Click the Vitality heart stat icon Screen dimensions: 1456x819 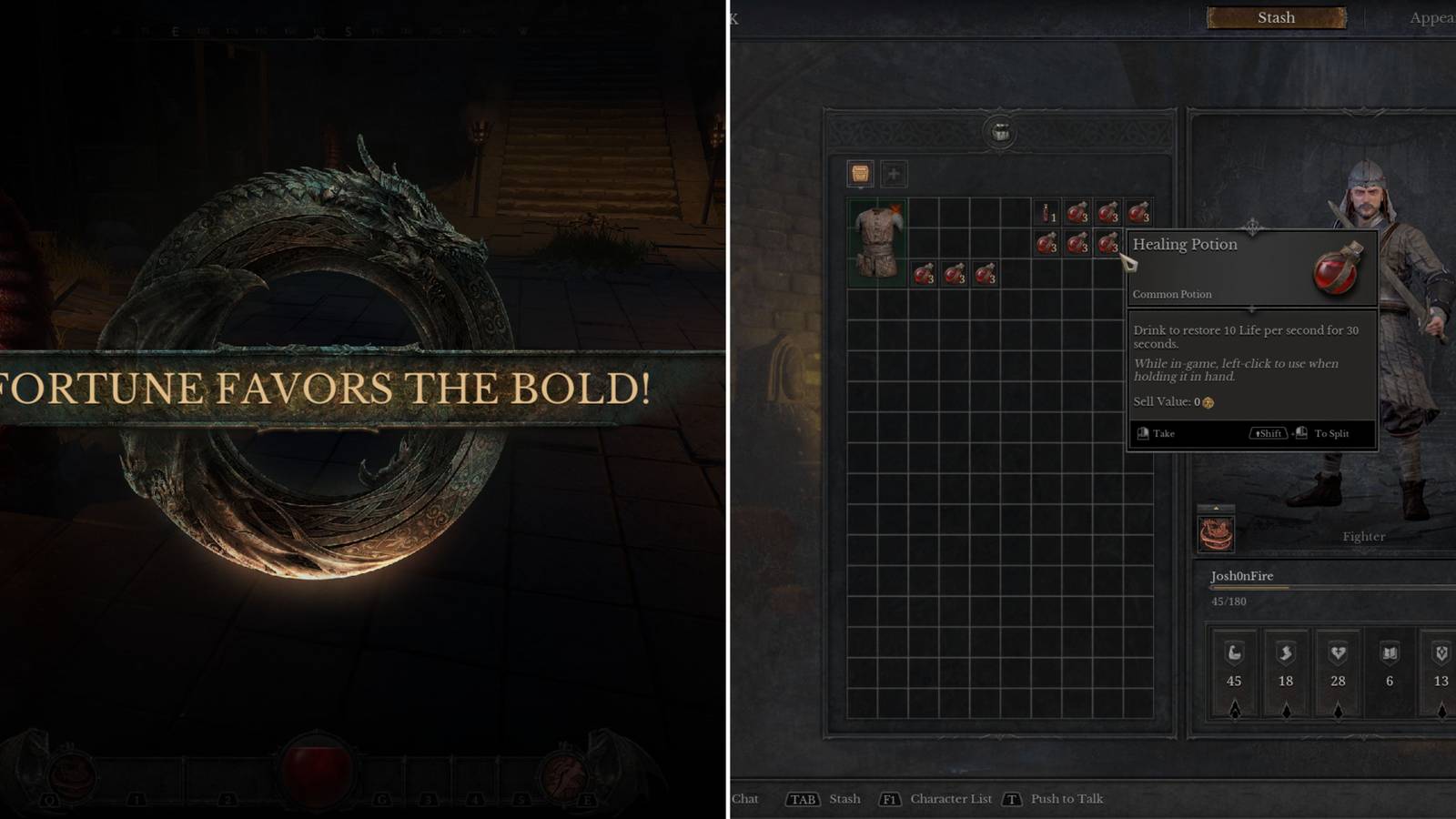(x=1338, y=653)
